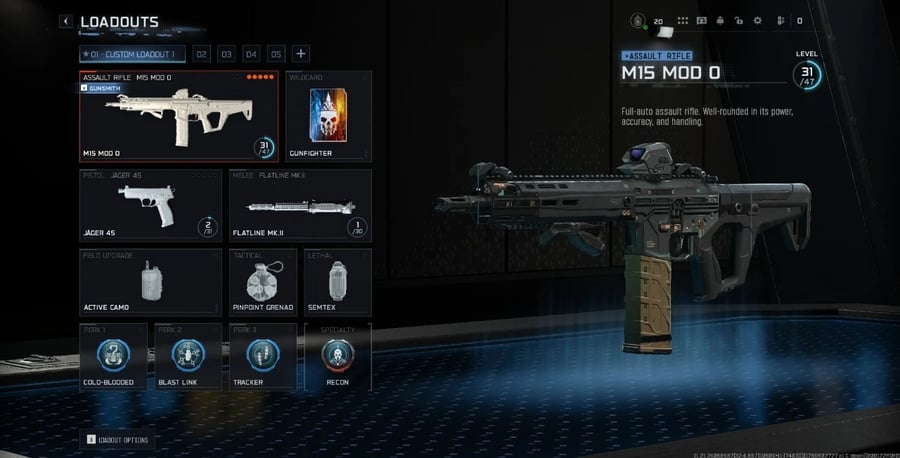Open the settings gear icon
Screen dimensions: 900x458
pos(757,21)
